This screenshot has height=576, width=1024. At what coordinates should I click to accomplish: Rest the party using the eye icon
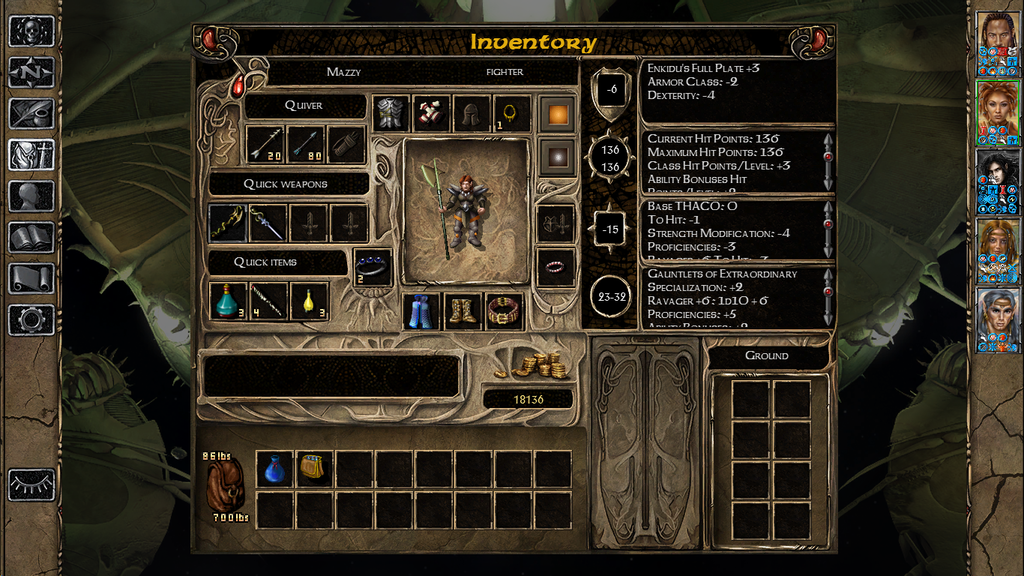tap(31, 485)
